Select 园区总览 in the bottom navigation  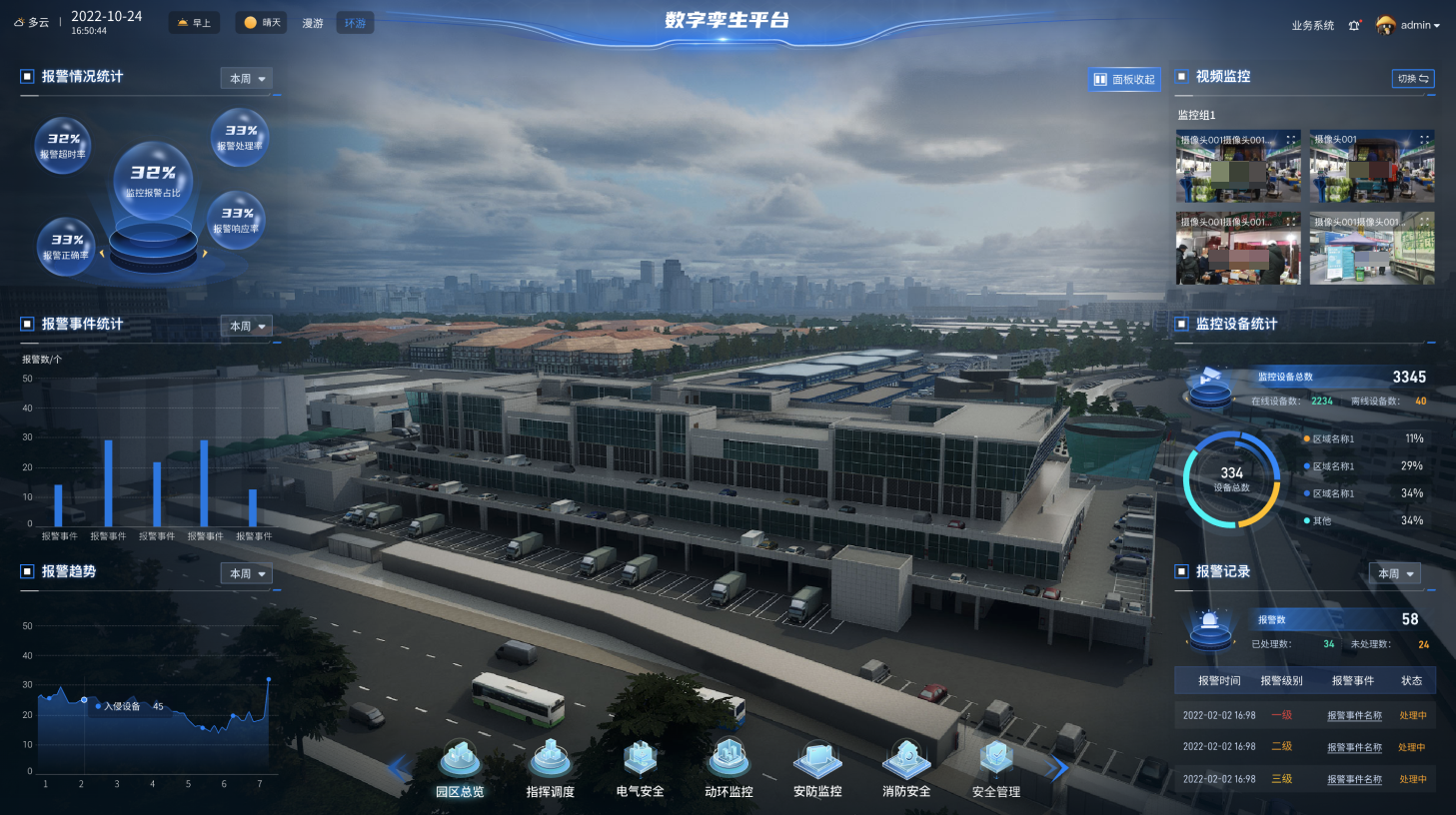click(460, 768)
